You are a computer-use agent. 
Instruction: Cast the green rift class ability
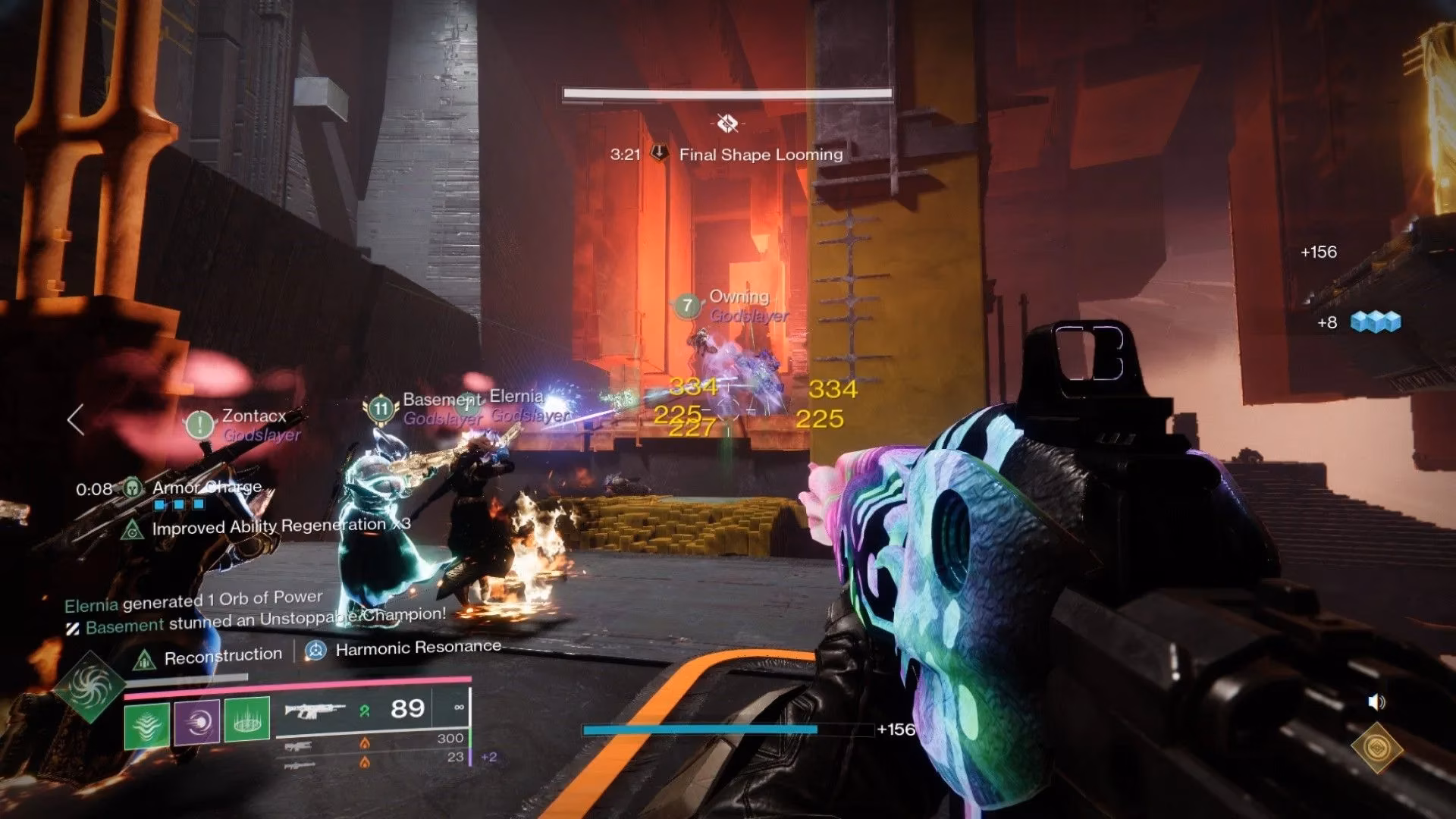[x=247, y=718]
